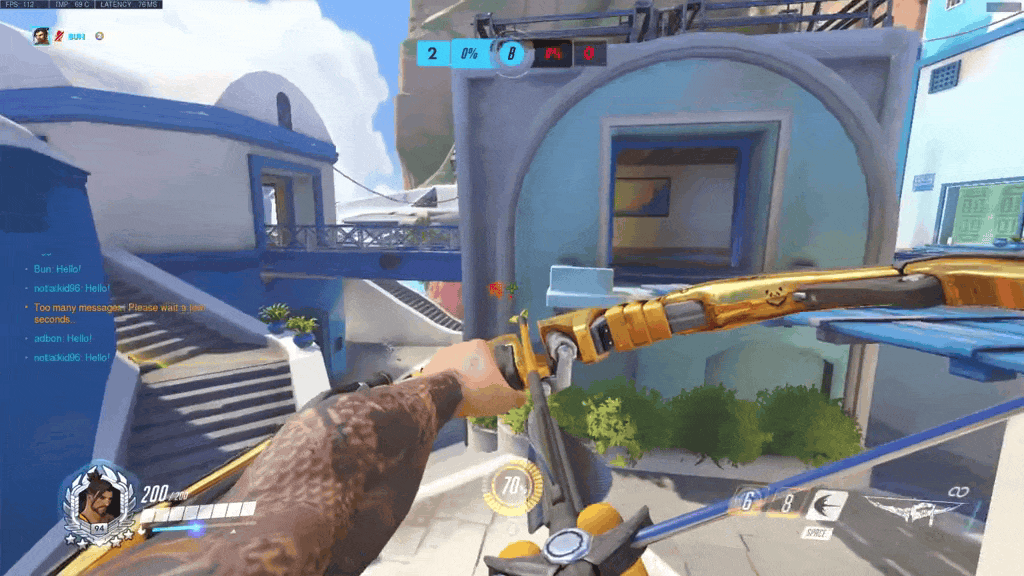Viewport: 1024px width, 576px height.
Task: Click the ultimate charge meter
Action: (515, 488)
